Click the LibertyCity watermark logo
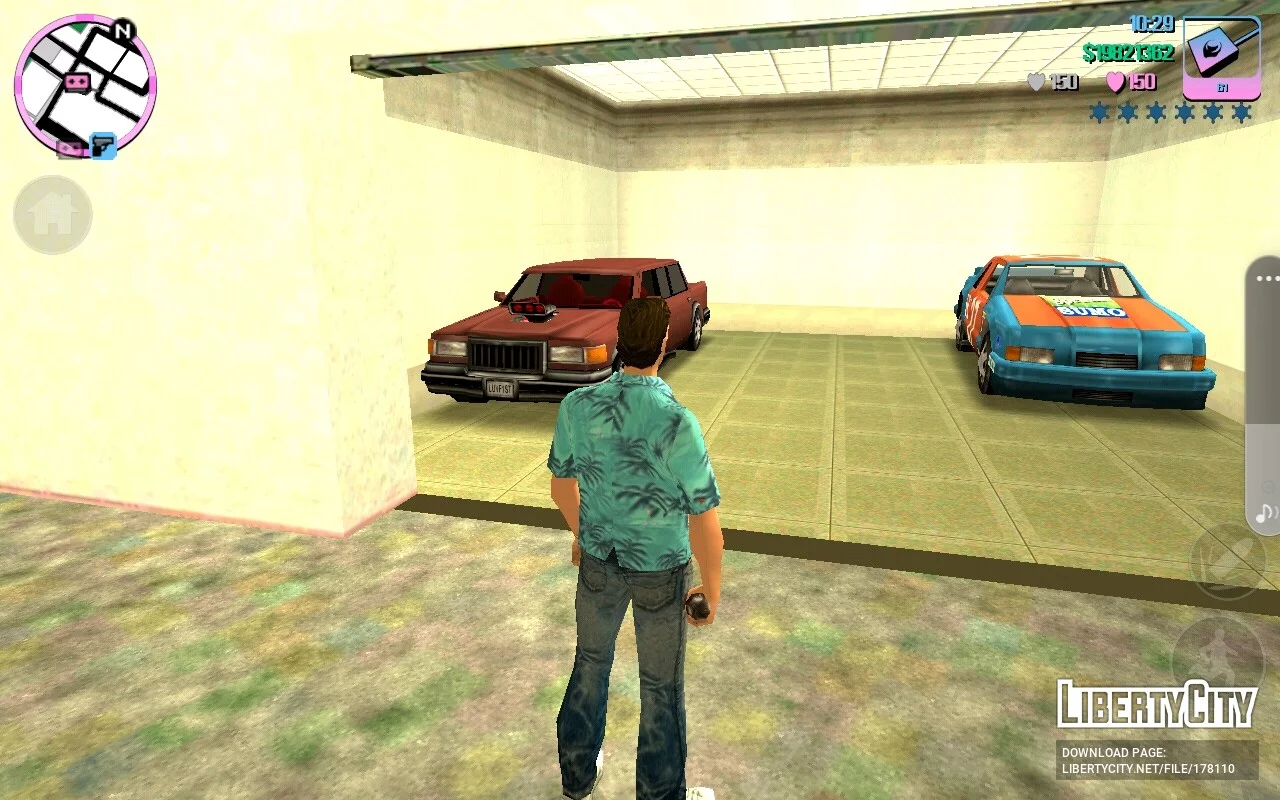The width and height of the screenshot is (1280, 800). coord(1157,704)
